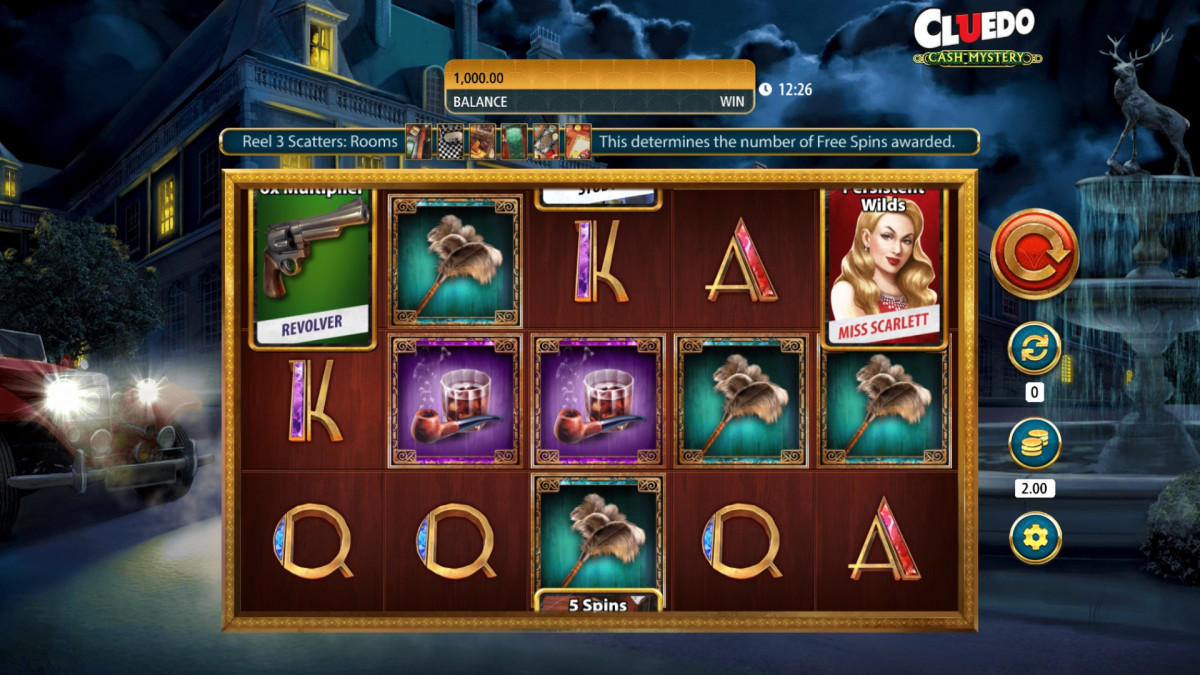Viewport: 1200px width, 675px height.
Task: Open the autoplay spin options
Action: click(1034, 349)
